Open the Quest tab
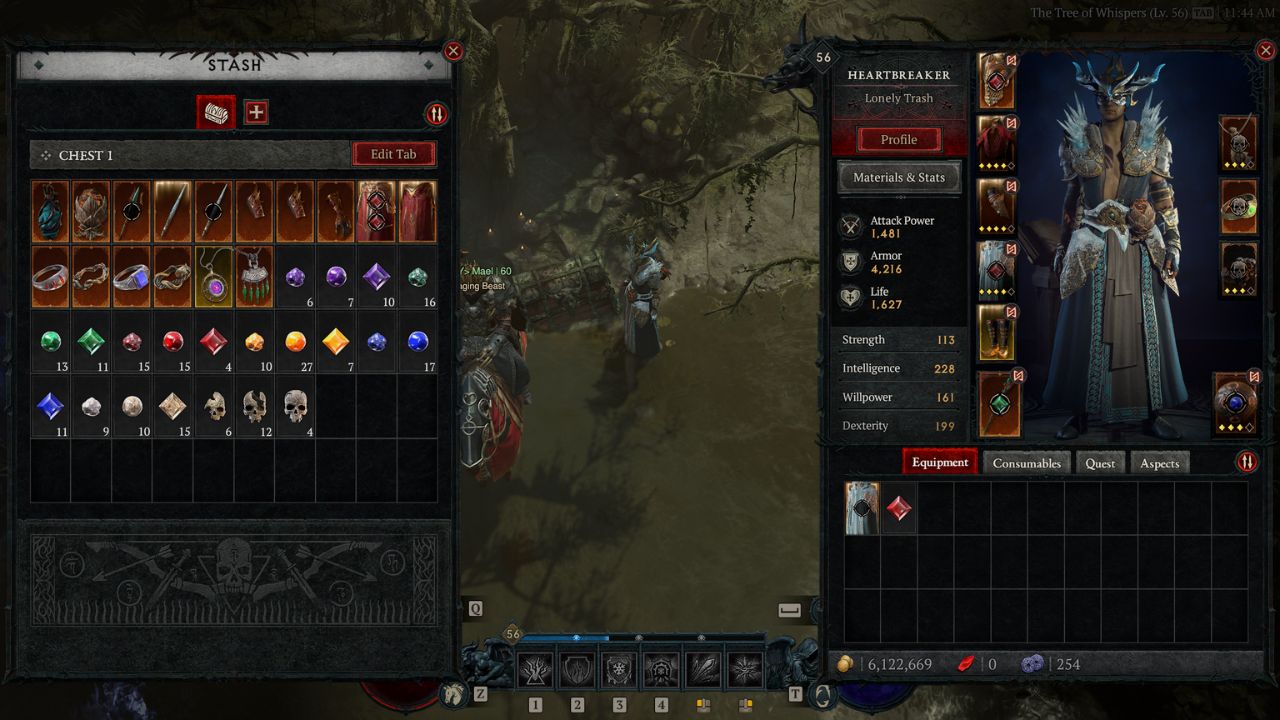This screenshot has width=1280, height=720. pos(1100,463)
